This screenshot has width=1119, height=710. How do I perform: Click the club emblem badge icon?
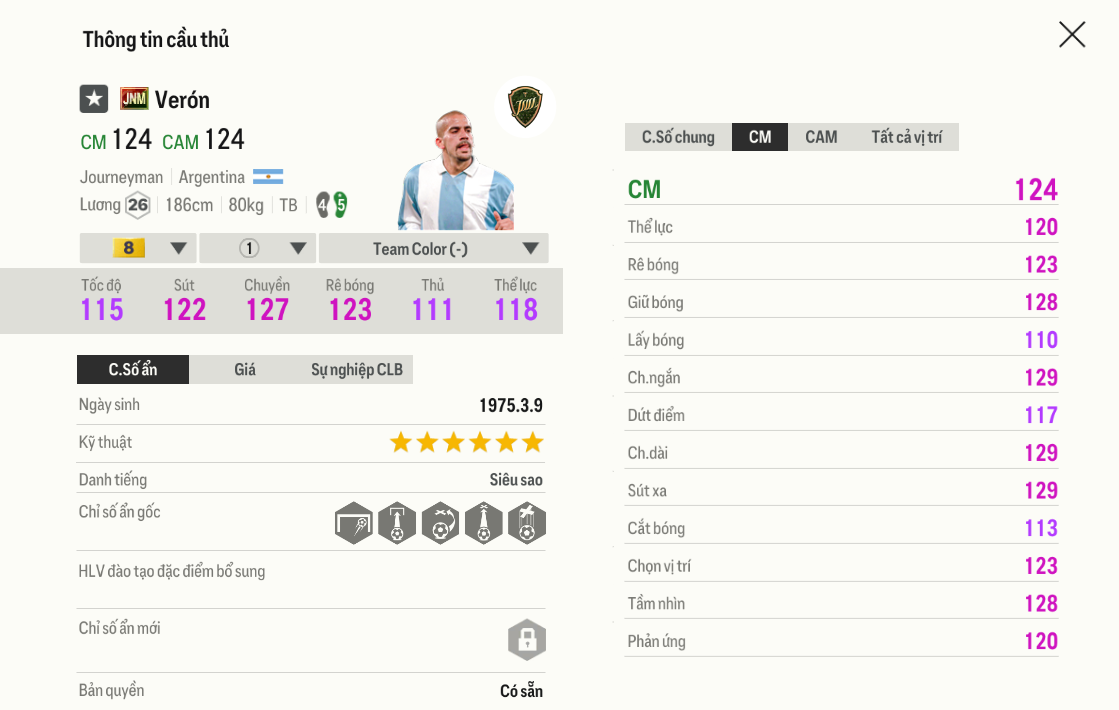click(x=524, y=107)
